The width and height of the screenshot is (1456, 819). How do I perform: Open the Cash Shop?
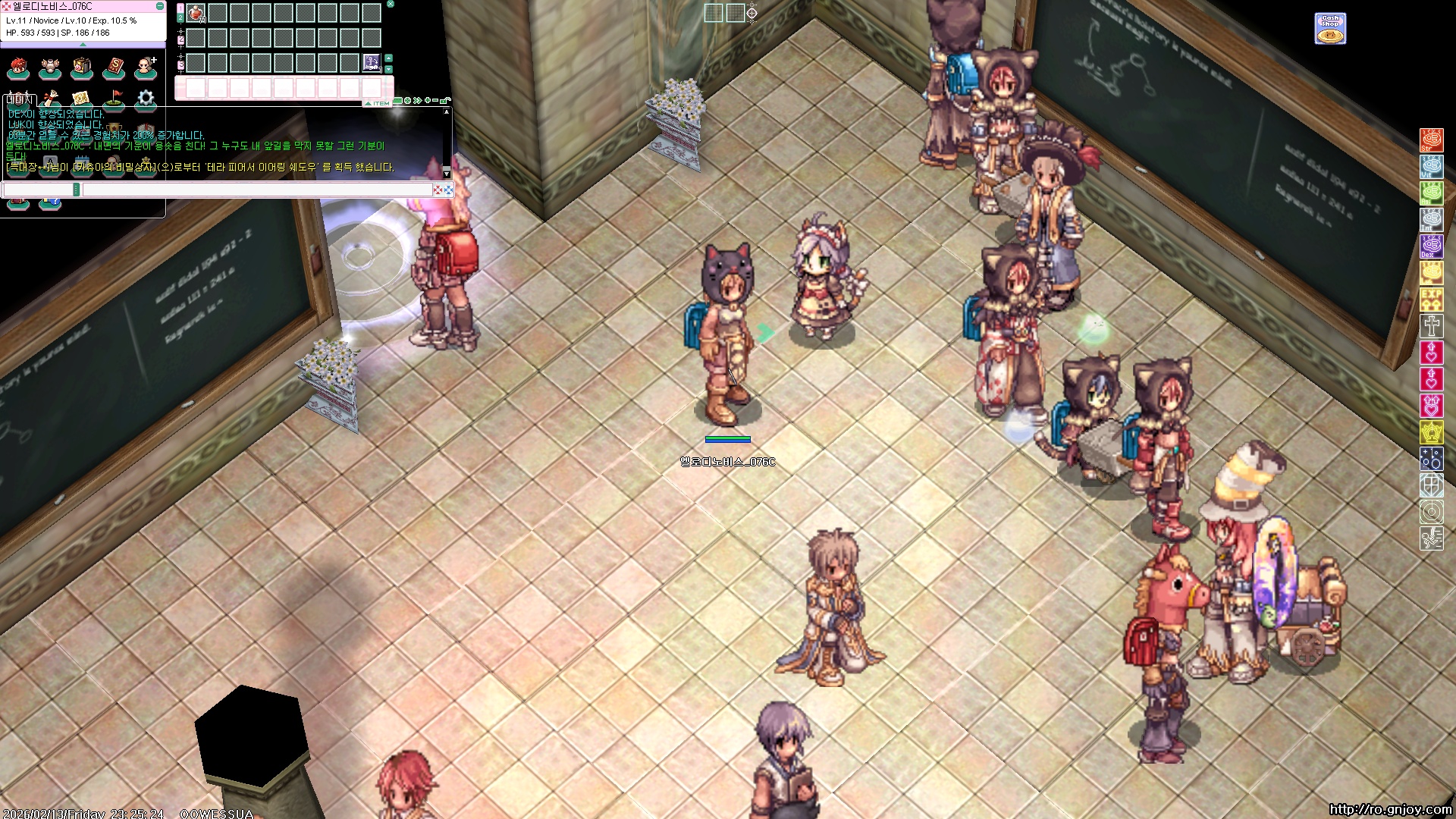[x=1330, y=29]
